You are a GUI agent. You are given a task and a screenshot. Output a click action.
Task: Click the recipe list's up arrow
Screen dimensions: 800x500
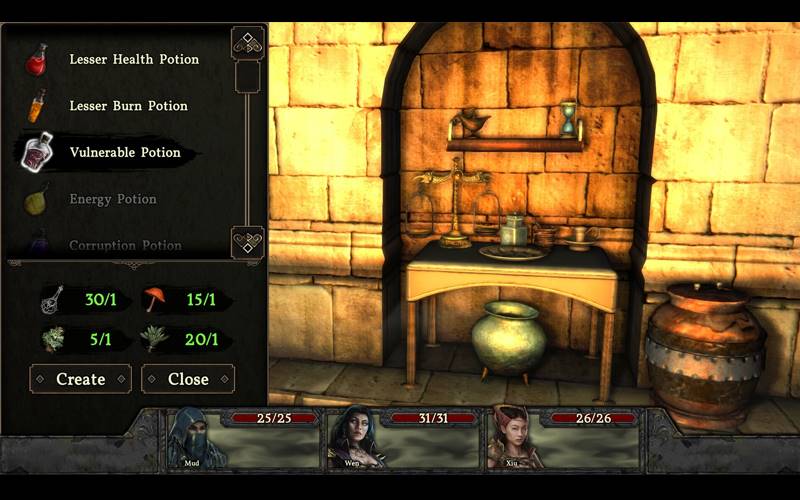coord(247,43)
